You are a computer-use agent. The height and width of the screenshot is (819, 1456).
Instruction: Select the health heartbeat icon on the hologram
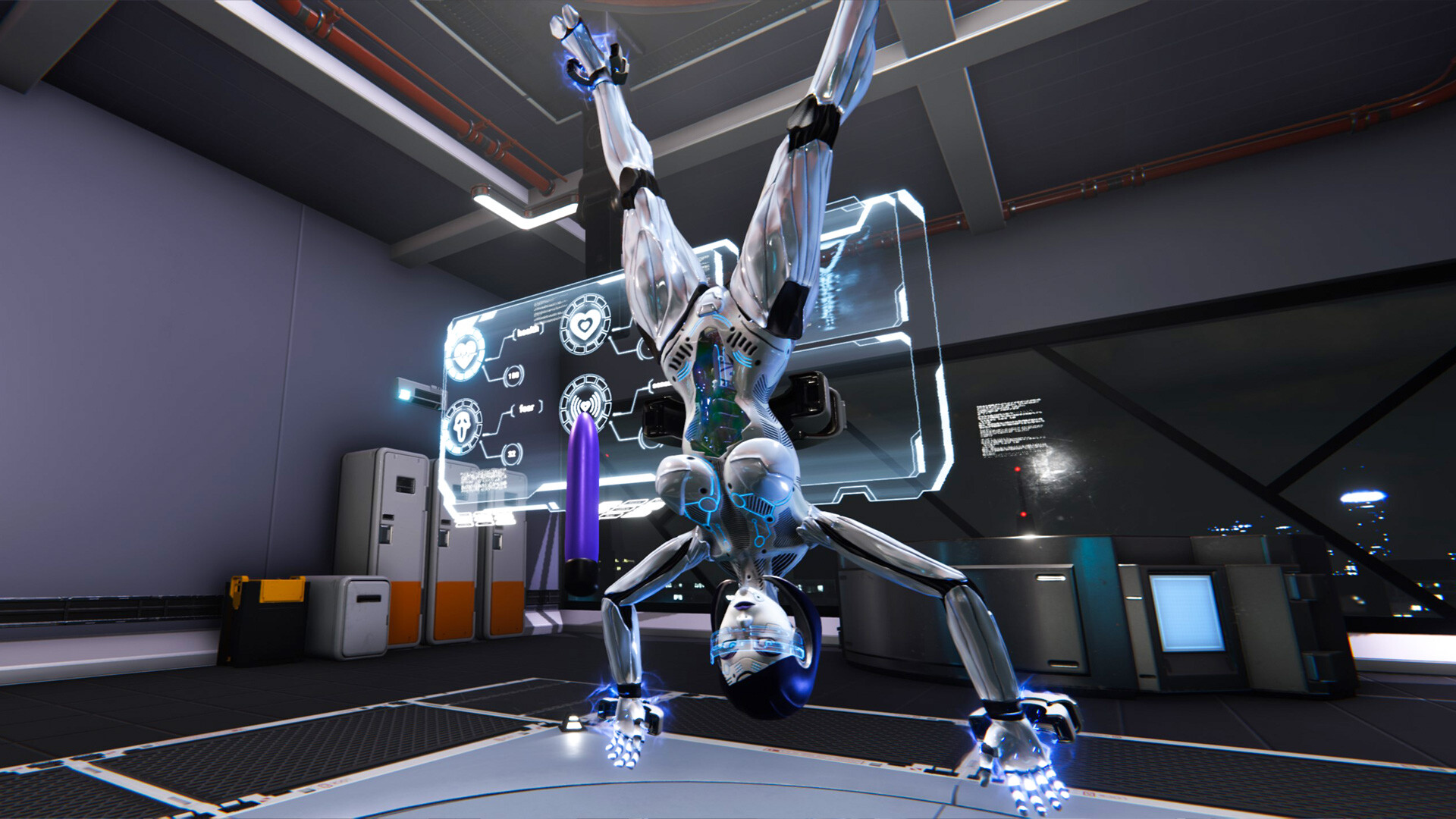click(465, 351)
